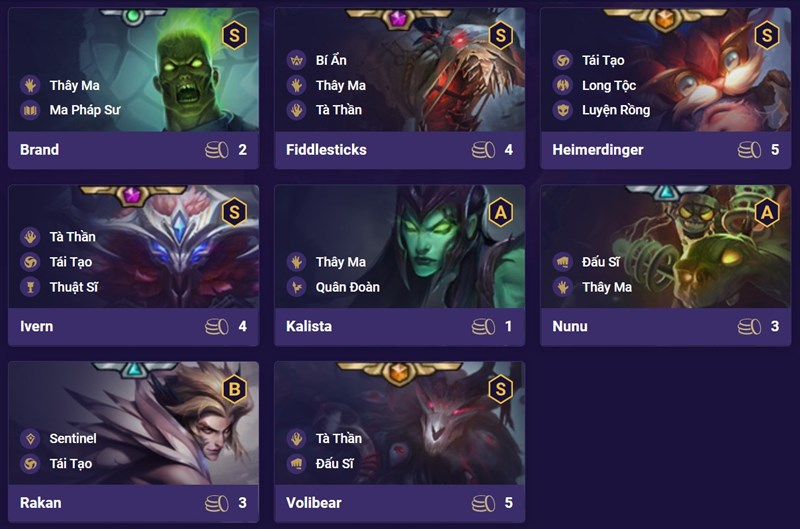Click Volibear's Tà Thần trait

pos(338,439)
